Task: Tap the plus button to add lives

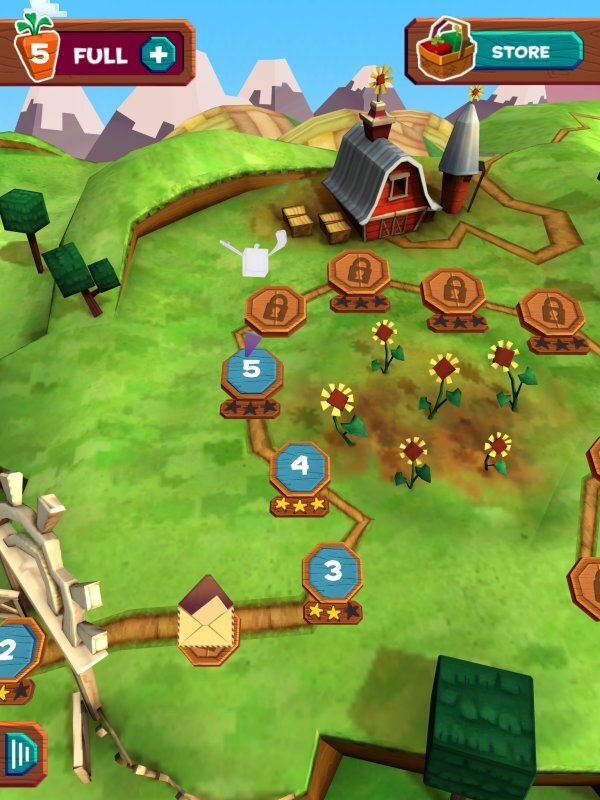Action: click(158, 53)
